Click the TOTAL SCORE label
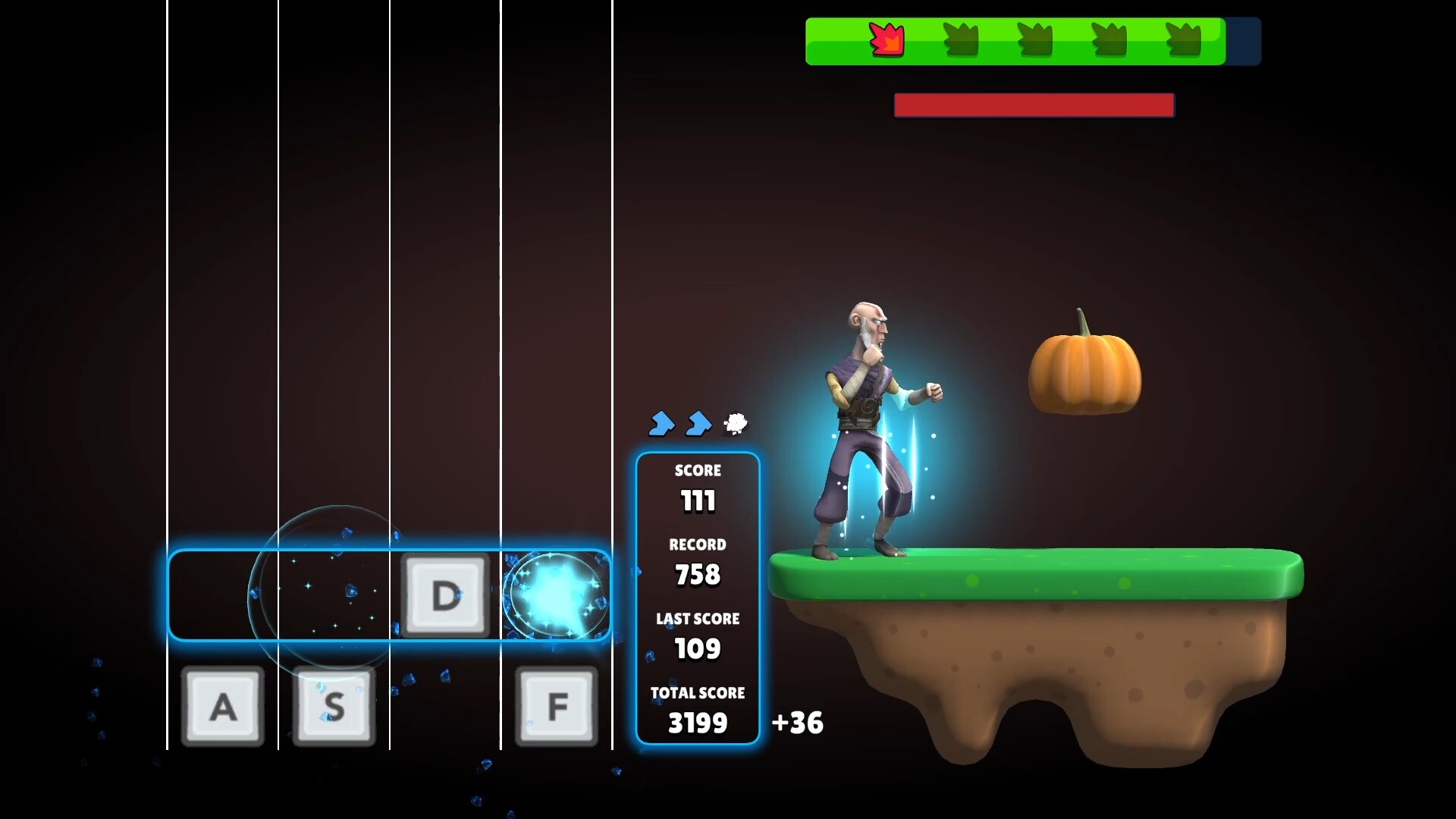 (x=698, y=692)
